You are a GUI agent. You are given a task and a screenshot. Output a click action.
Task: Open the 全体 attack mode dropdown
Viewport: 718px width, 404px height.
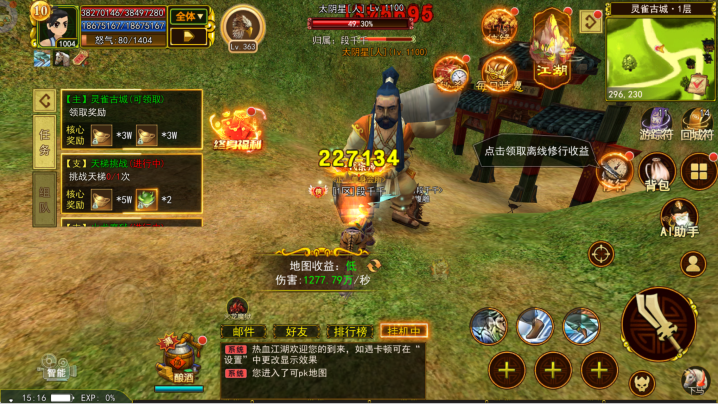coord(188,16)
